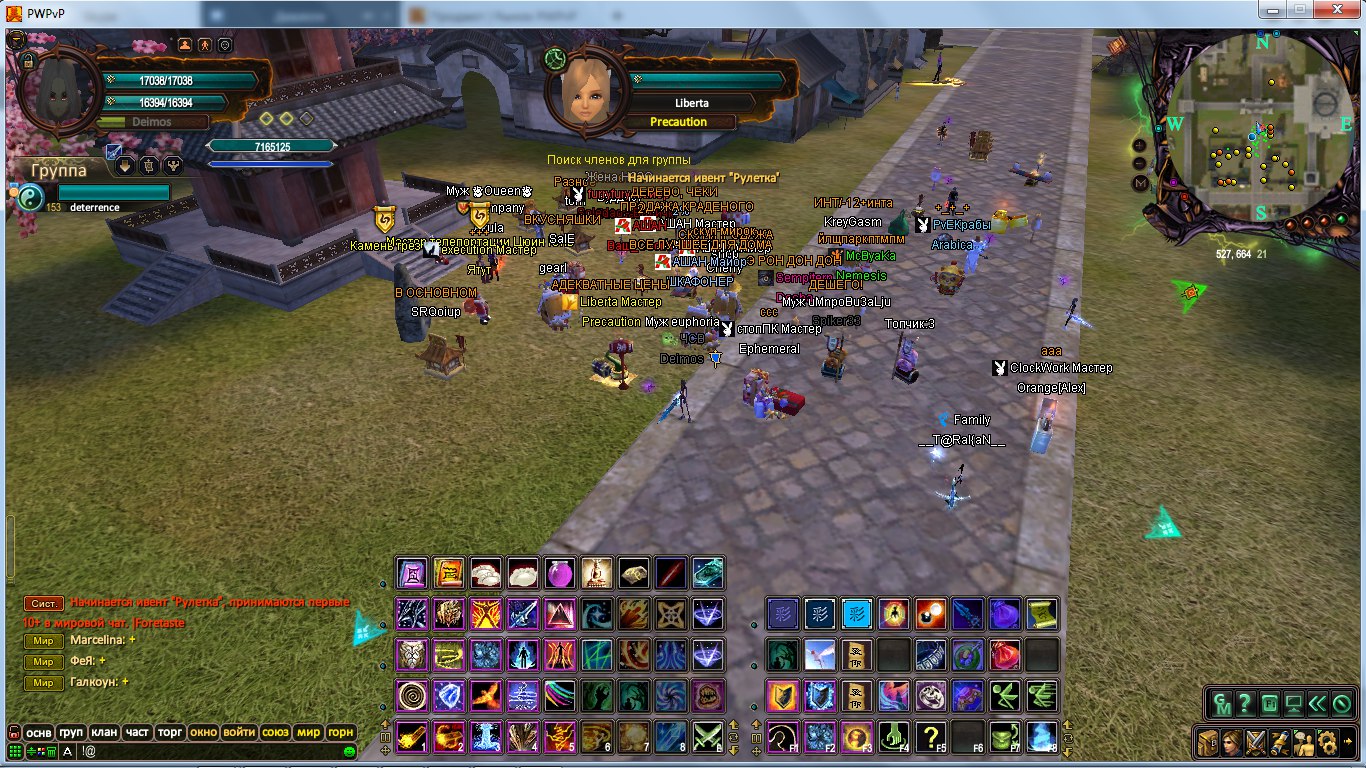Open the green question mark help
The width and height of the screenshot is (1366, 768).
(1245, 703)
